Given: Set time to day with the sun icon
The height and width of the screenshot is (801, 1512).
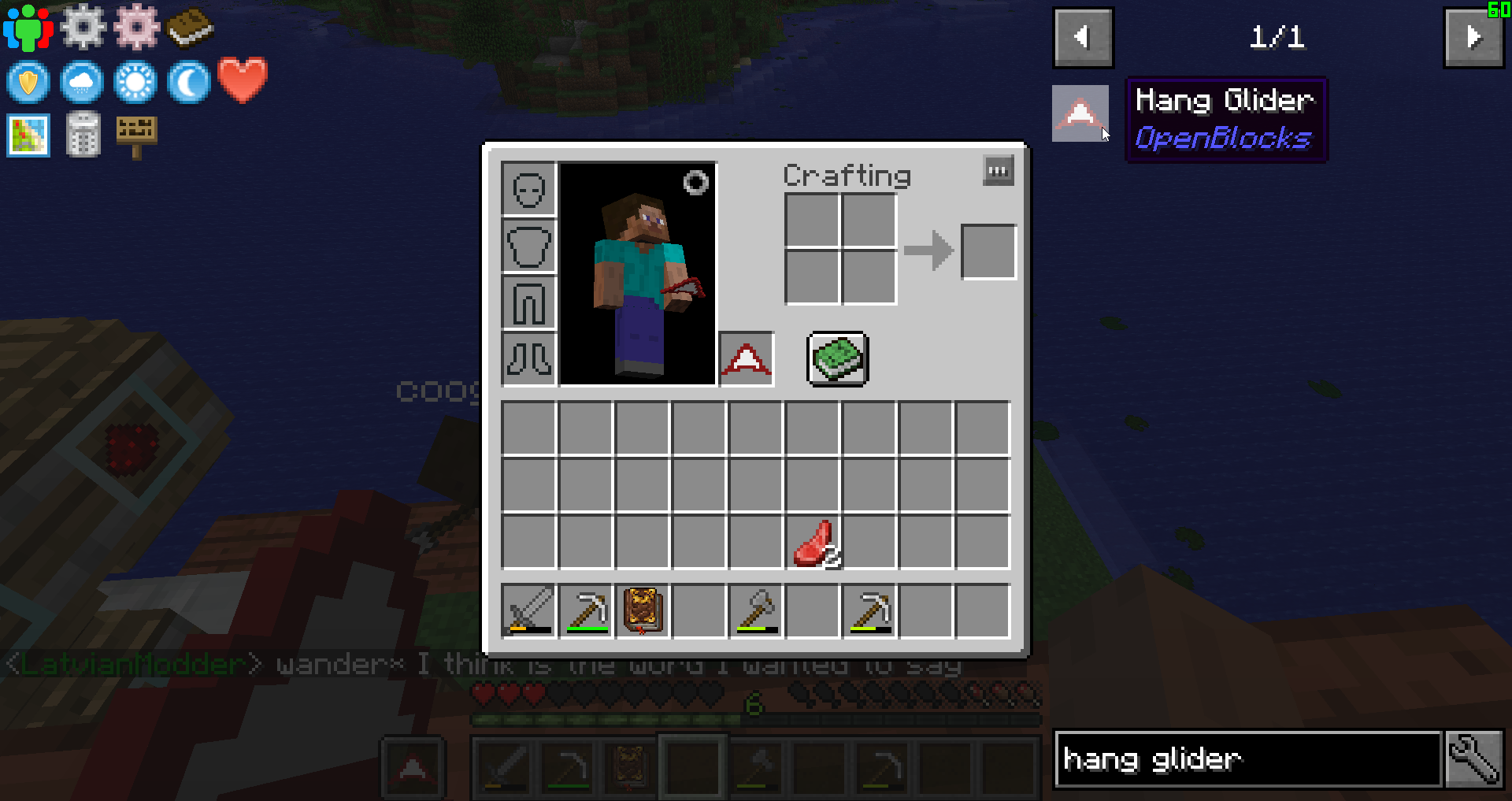Looking at the screenshot, I should point(135,82).
